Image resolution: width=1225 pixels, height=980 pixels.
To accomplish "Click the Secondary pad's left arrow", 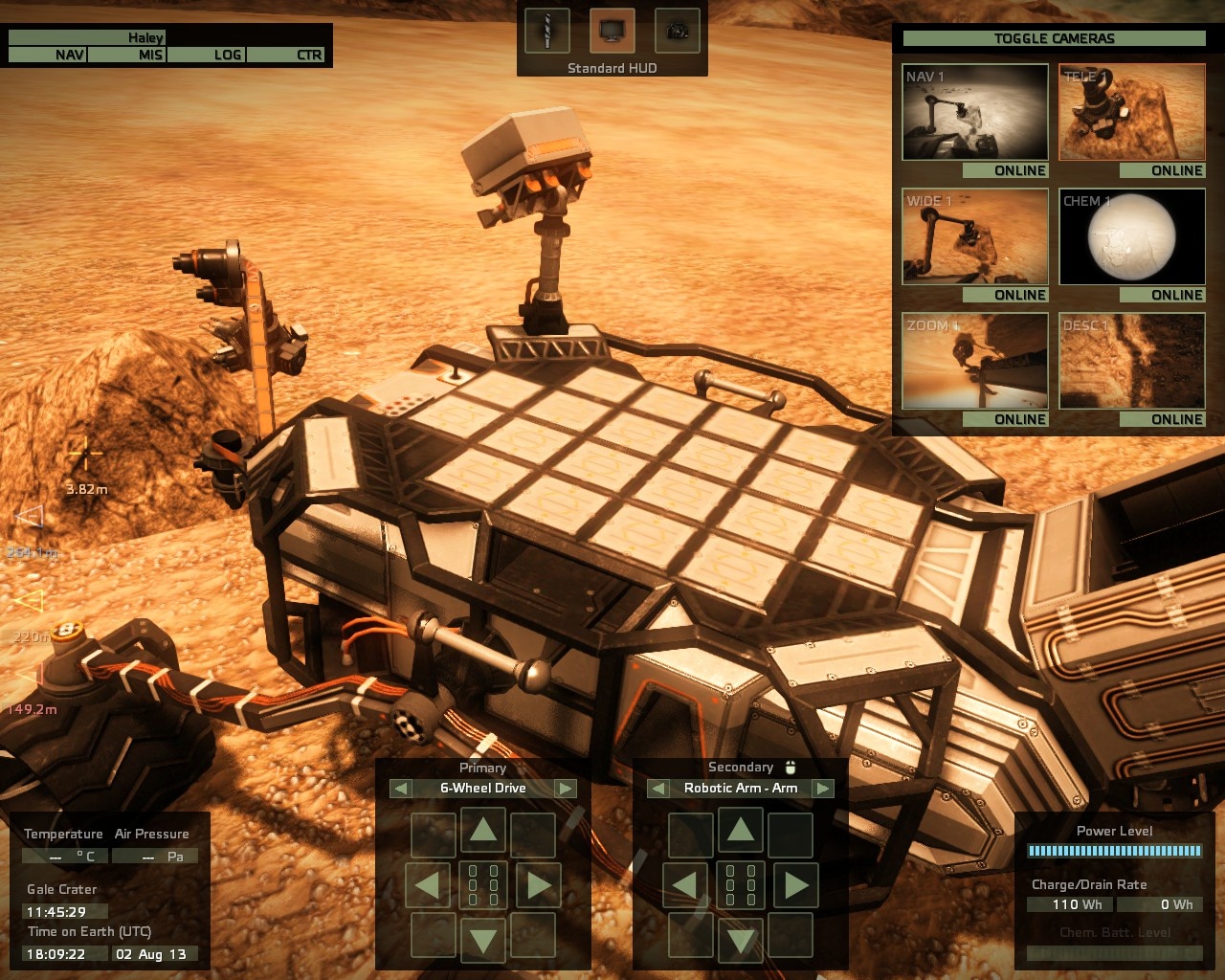I will pyautogui.click(x=684, y=885).
